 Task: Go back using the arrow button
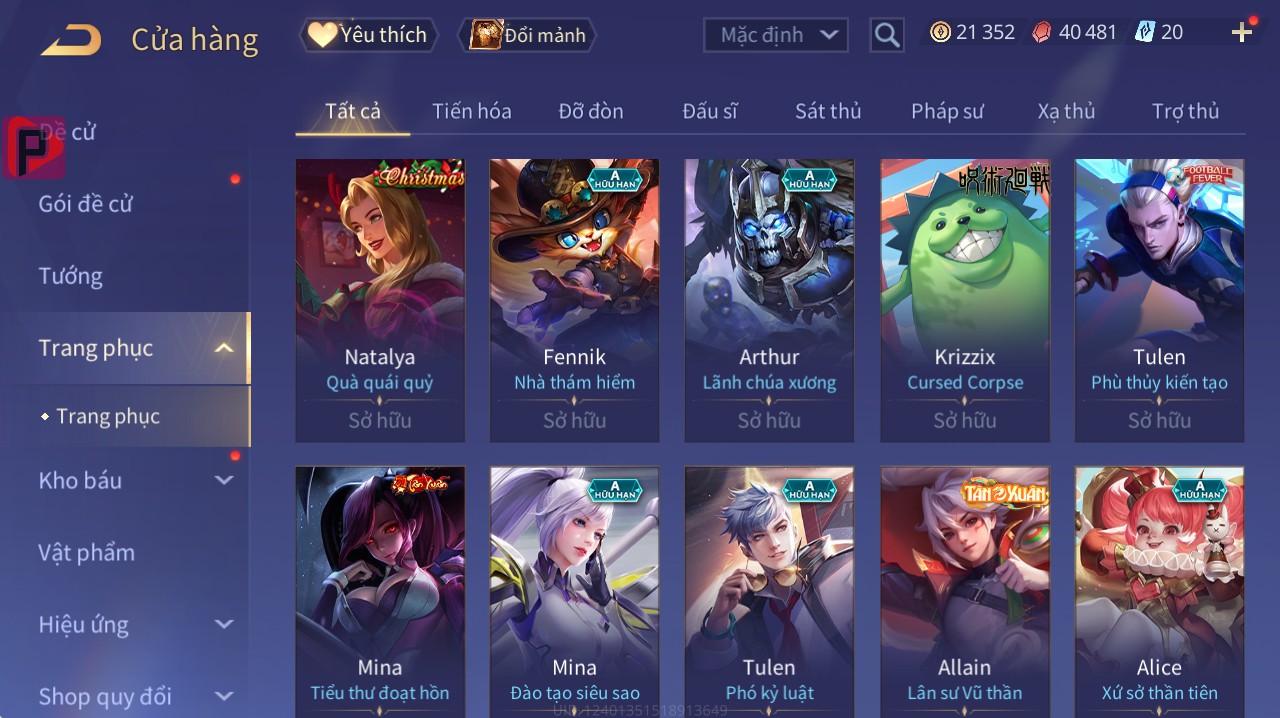[x=71, y=40]
